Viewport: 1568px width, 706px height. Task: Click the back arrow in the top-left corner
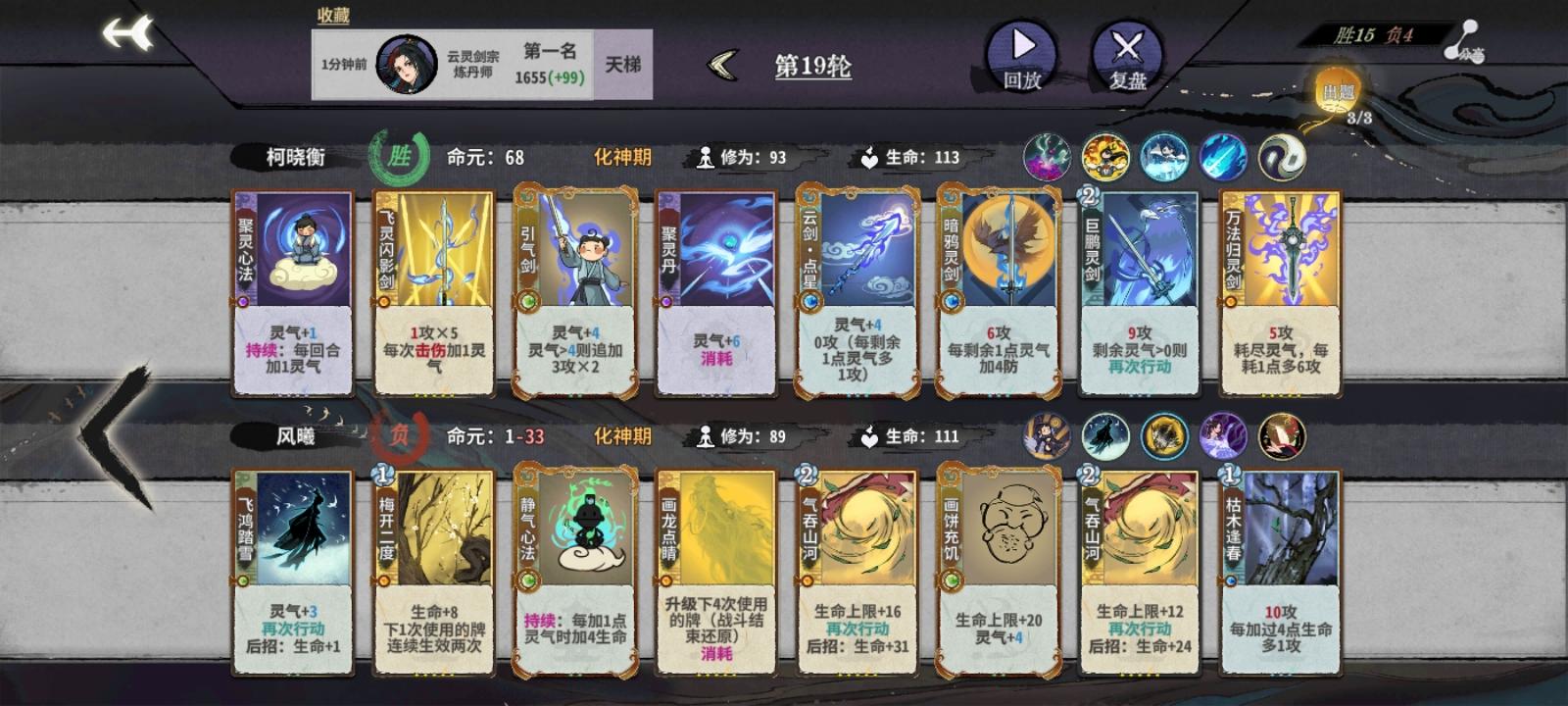tap(125, 36)
